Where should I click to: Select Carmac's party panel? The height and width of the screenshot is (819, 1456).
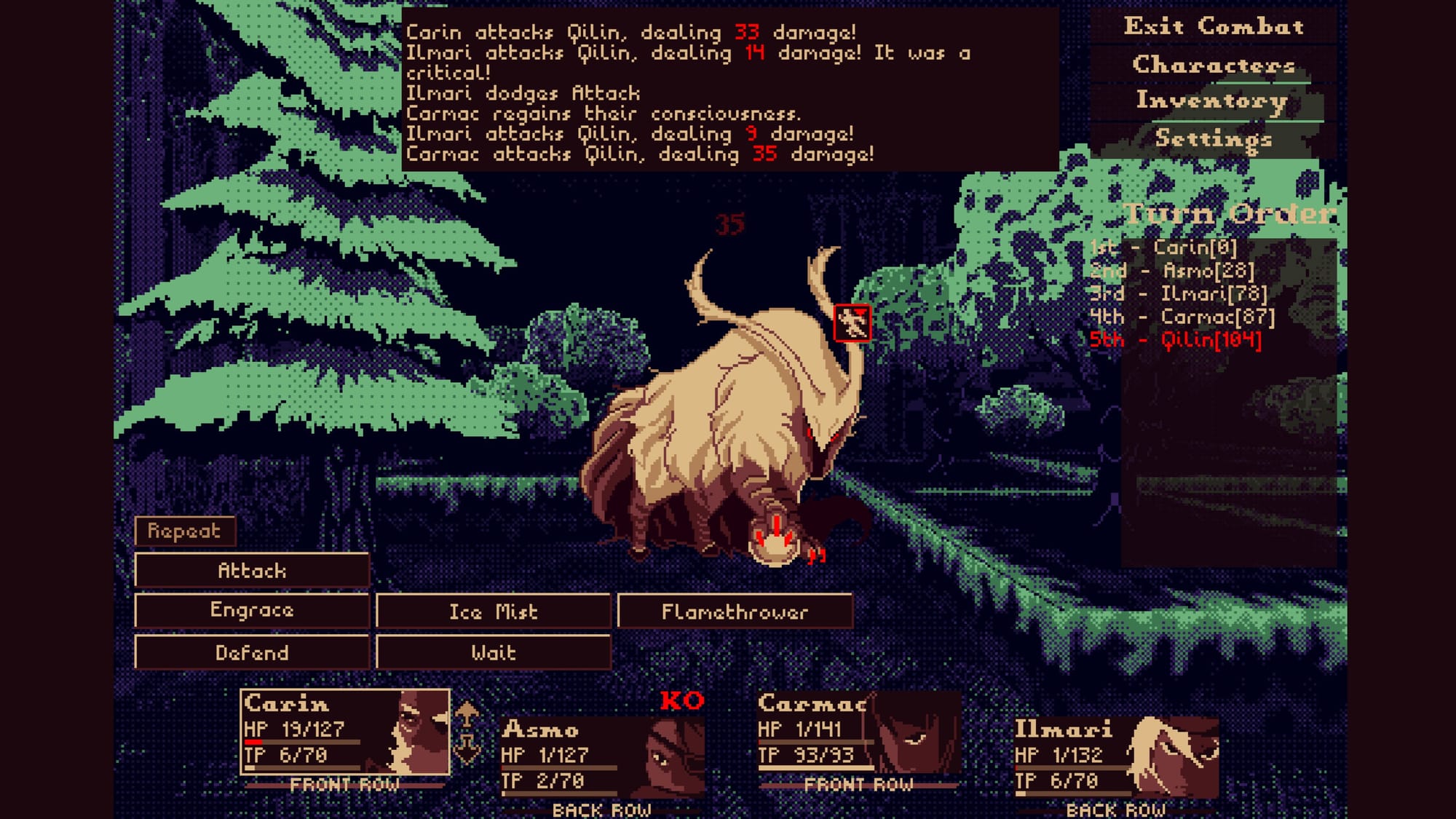tap(859, 732)
